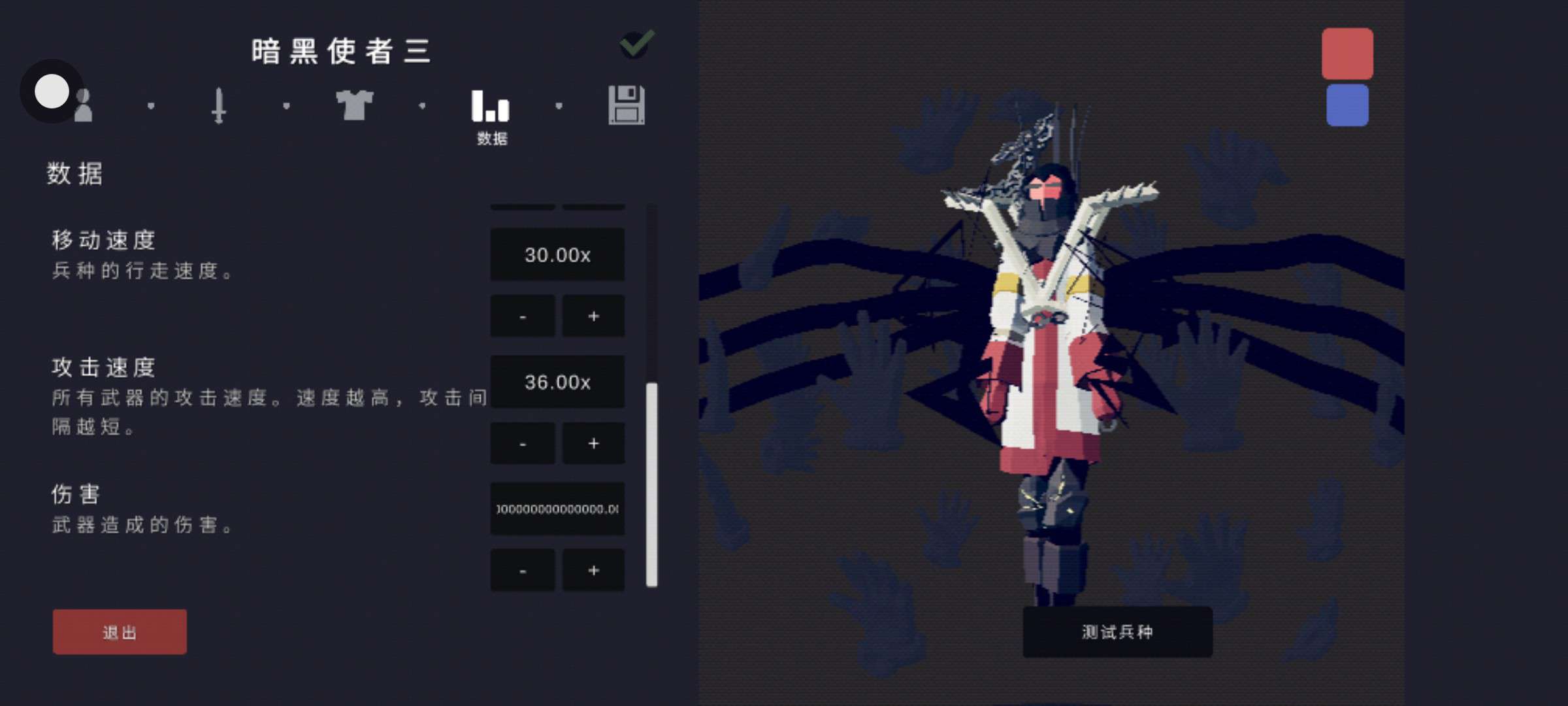1568x706 pixels.
Task: Confirm with the green checkmark
Action: (636, 44)
